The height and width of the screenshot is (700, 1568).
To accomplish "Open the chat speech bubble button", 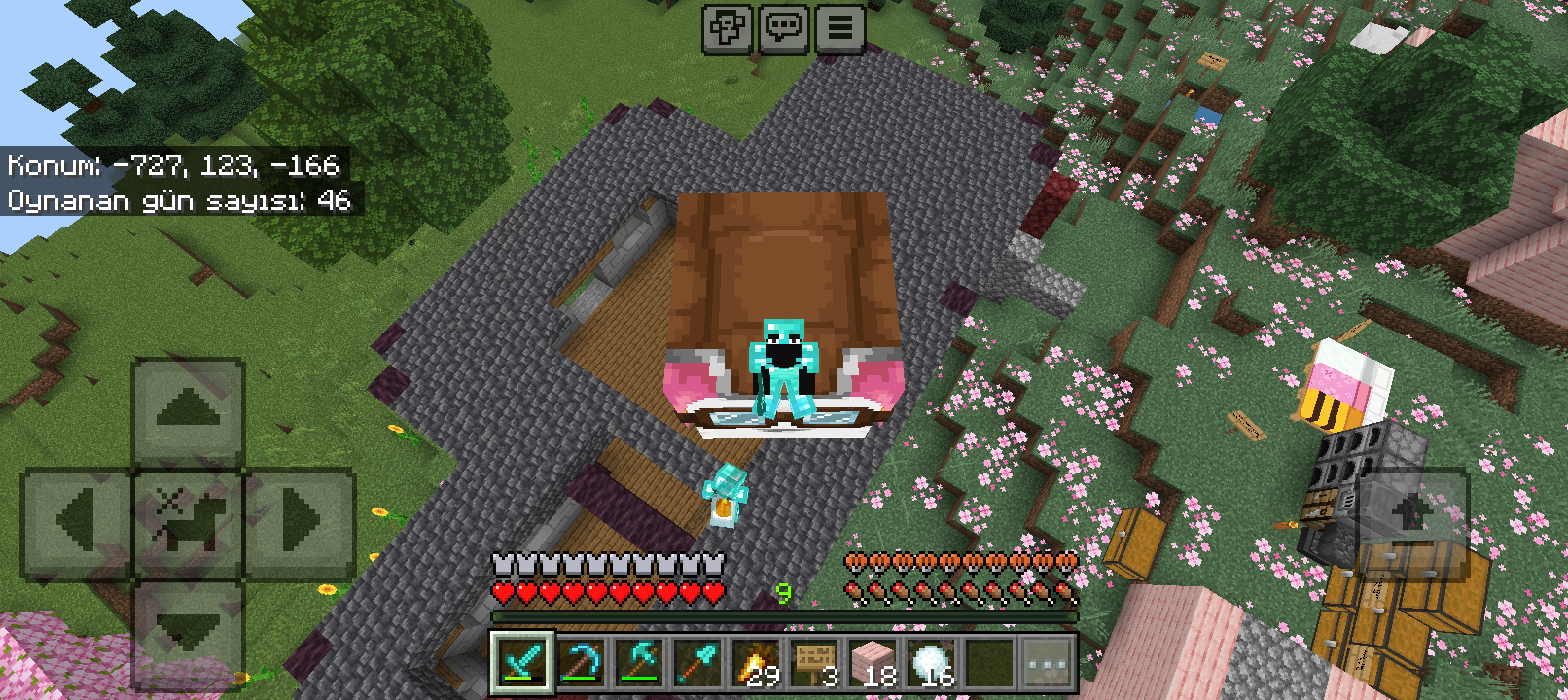I will tap(784, 28).
